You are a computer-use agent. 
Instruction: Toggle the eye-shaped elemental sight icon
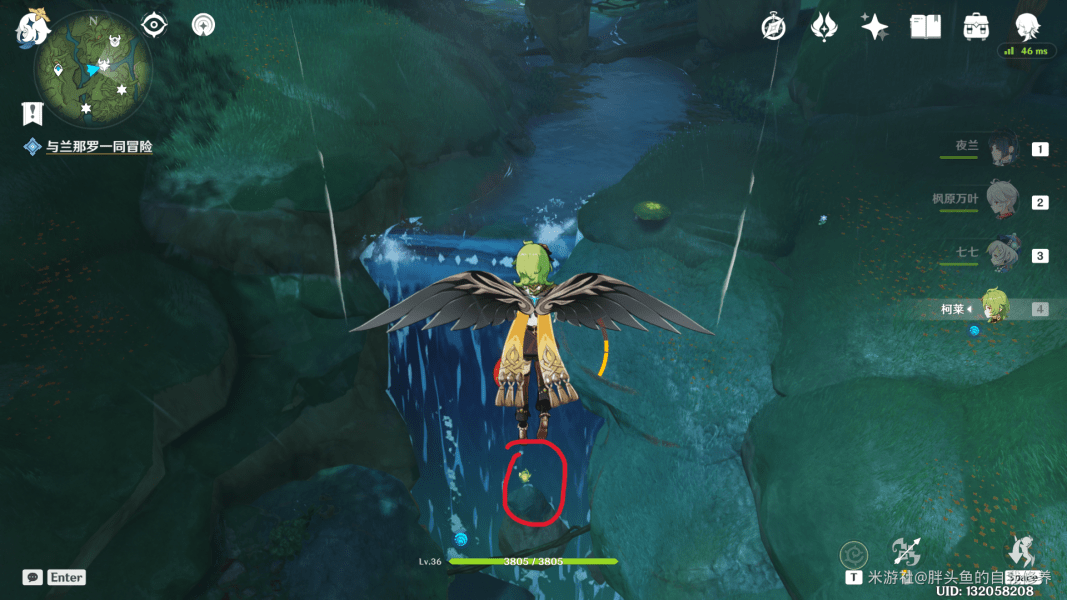154,24
